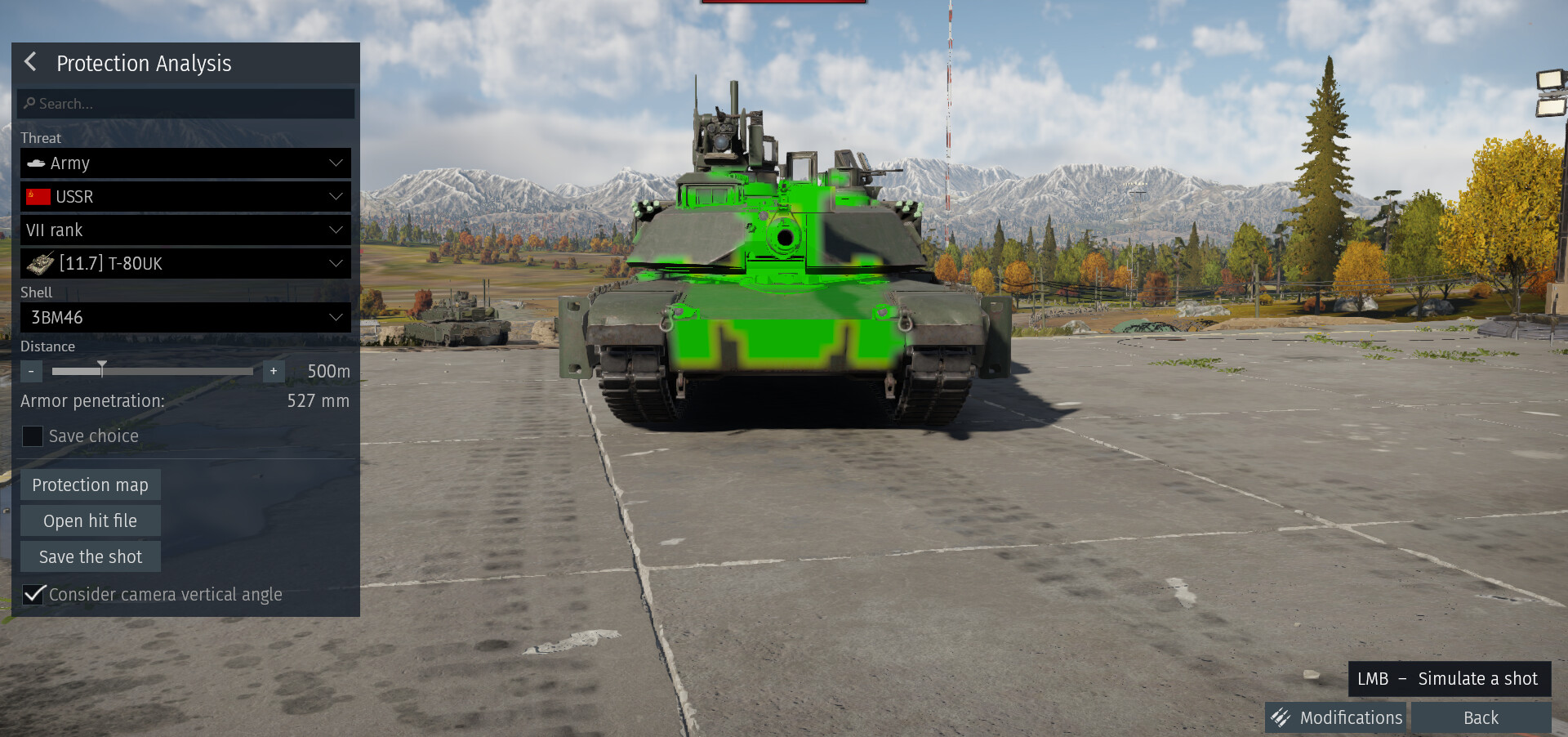
Task: Toggle Consider camera vertical angle checkbox
Action: point(33,595)
